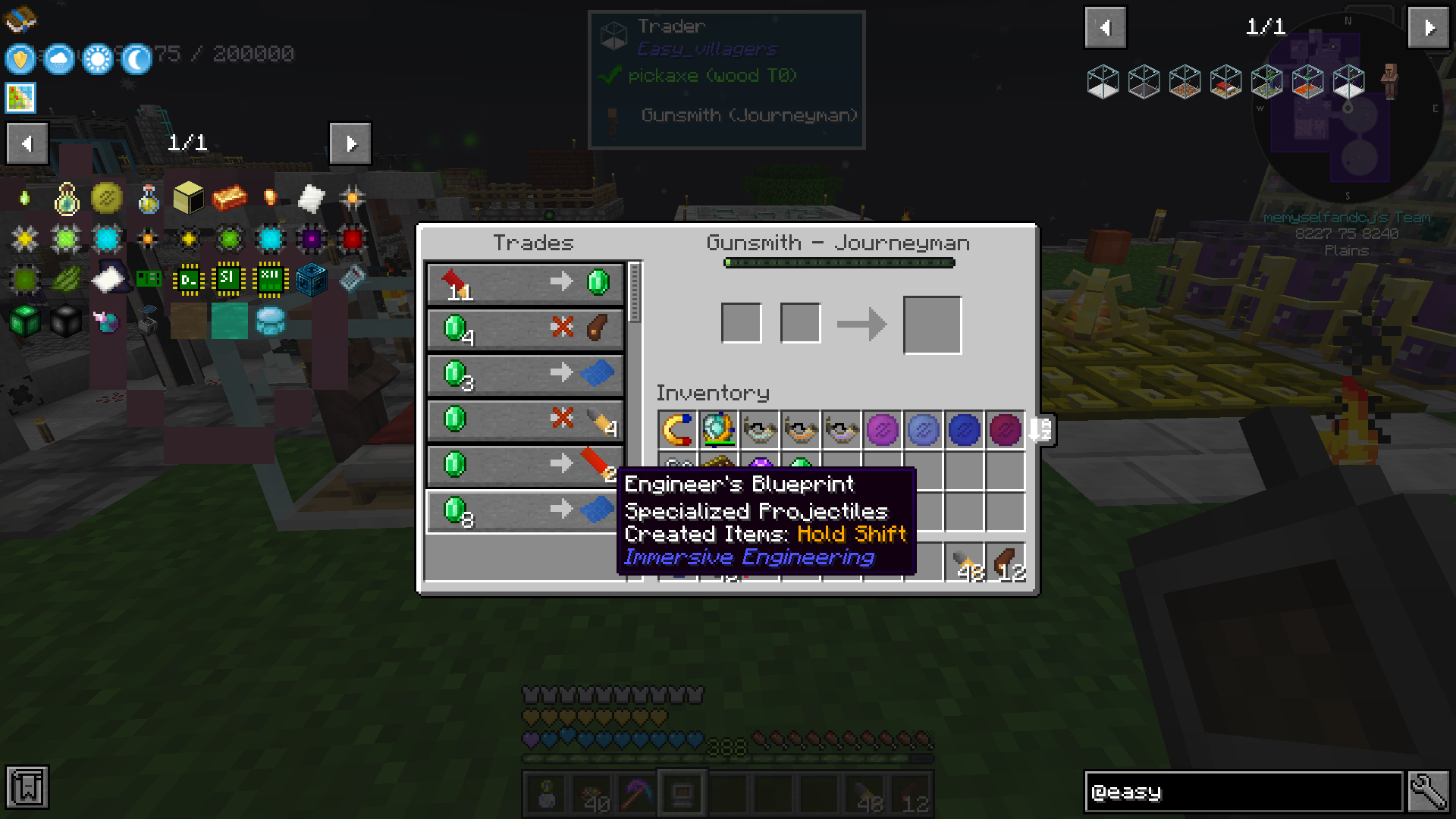Open the quest book in the top-left corner

20,20
